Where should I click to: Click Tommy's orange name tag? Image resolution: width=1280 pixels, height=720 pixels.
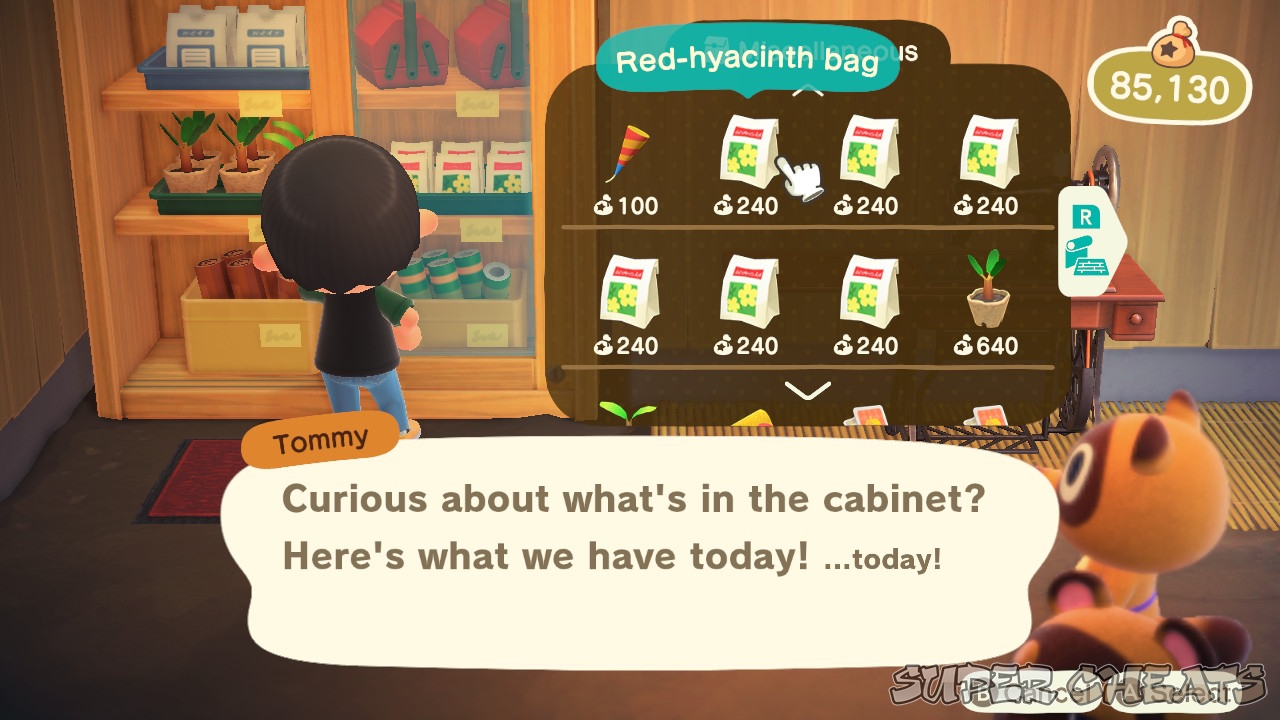click(x=320, y=436)
